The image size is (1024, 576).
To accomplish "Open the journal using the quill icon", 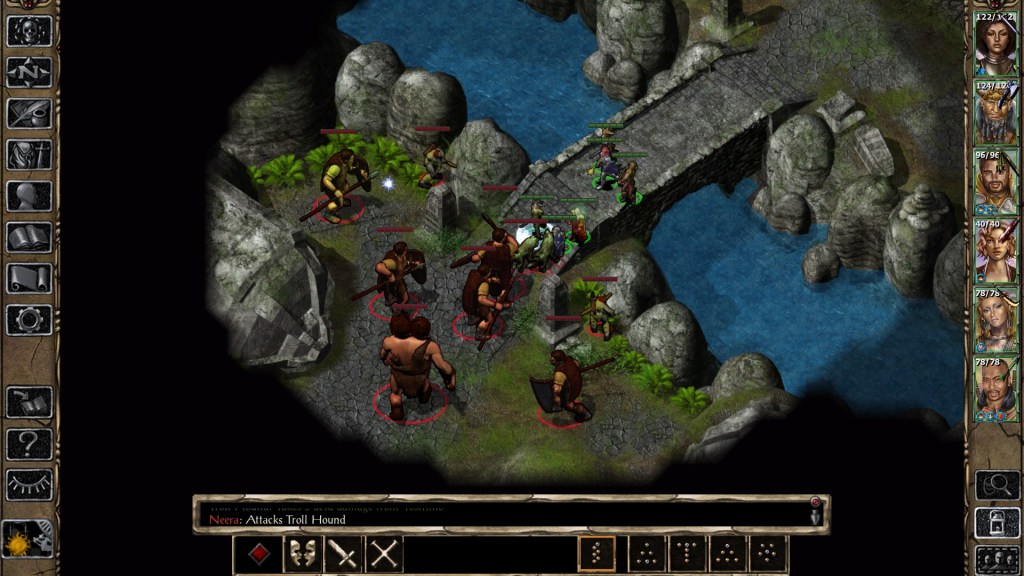I will click(x=29, y=113).
